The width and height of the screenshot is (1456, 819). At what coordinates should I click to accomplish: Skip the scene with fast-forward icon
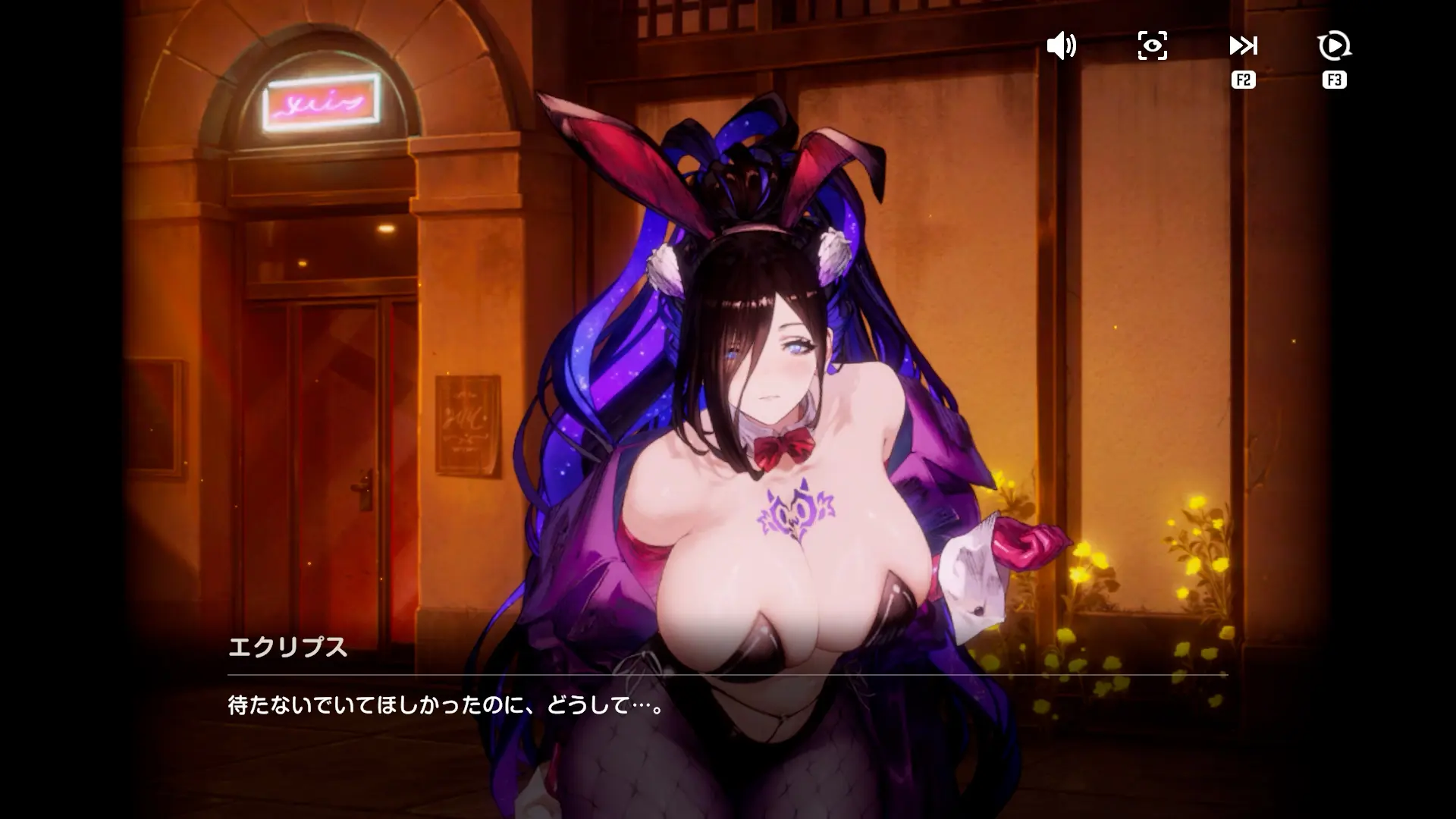1243,46
